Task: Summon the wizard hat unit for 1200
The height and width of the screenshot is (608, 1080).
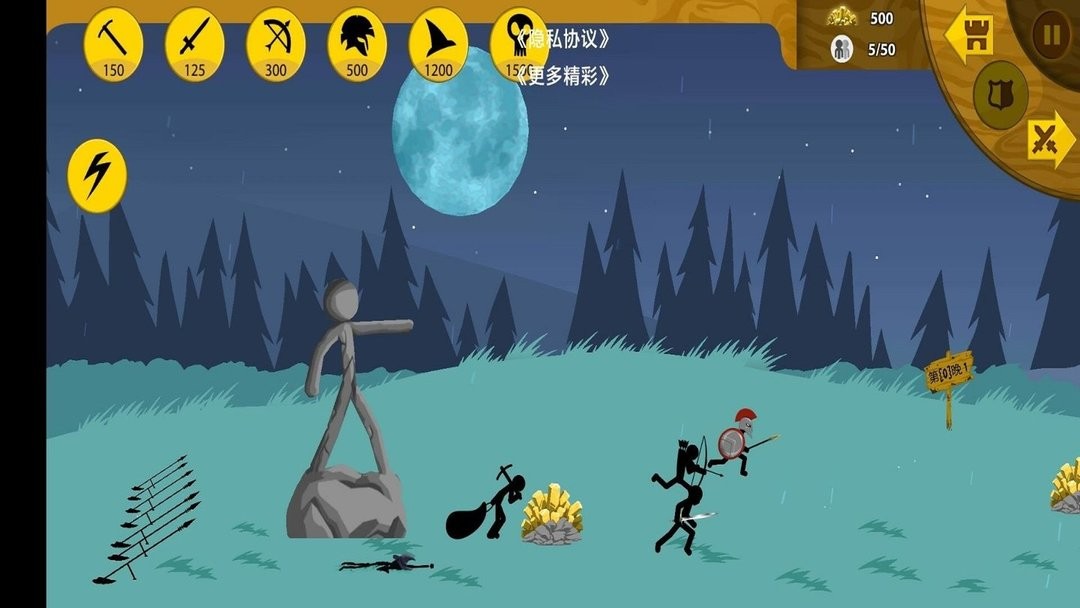Action: point(437,44)
